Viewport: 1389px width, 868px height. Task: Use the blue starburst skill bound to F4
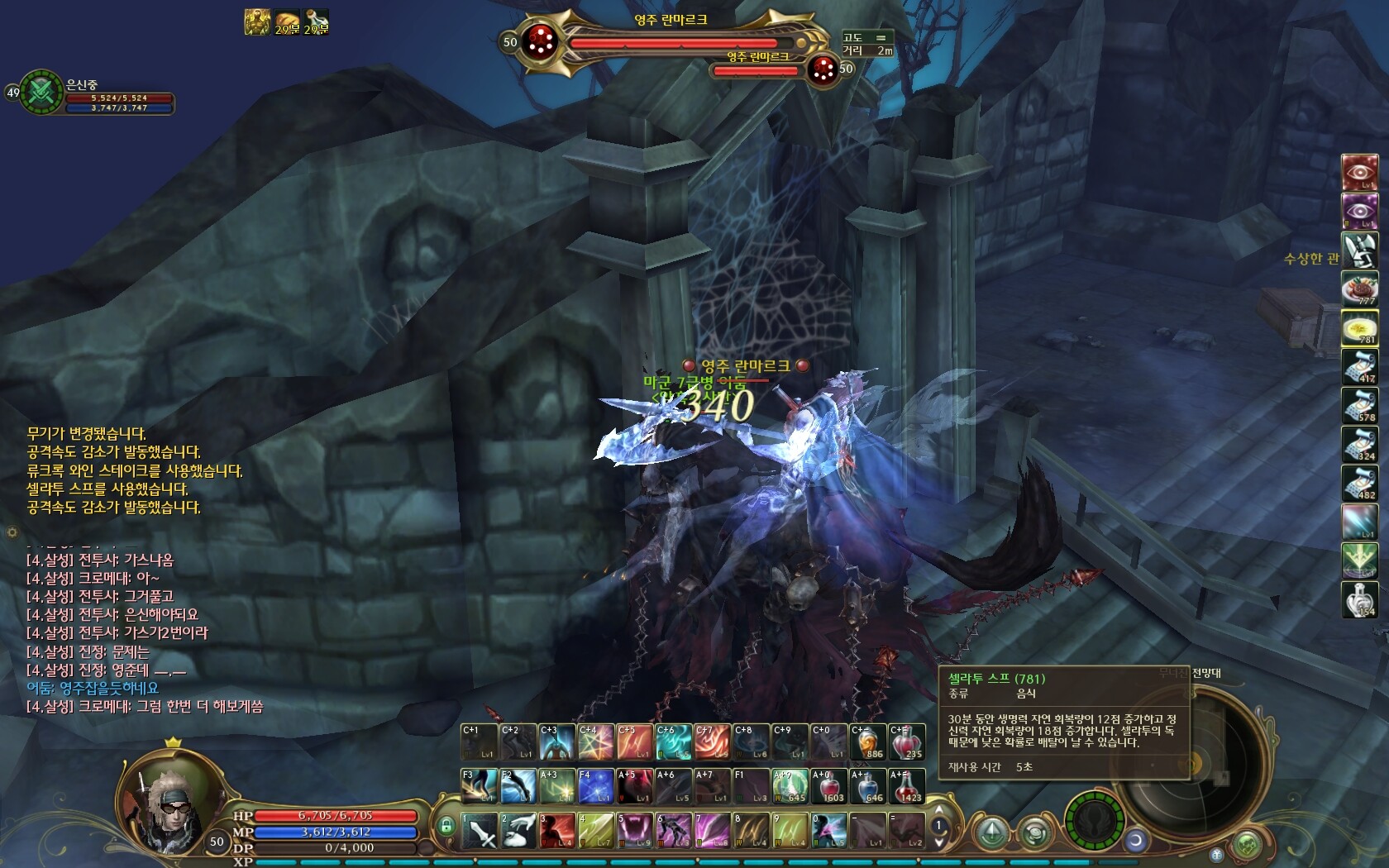(x=595, y=786)
